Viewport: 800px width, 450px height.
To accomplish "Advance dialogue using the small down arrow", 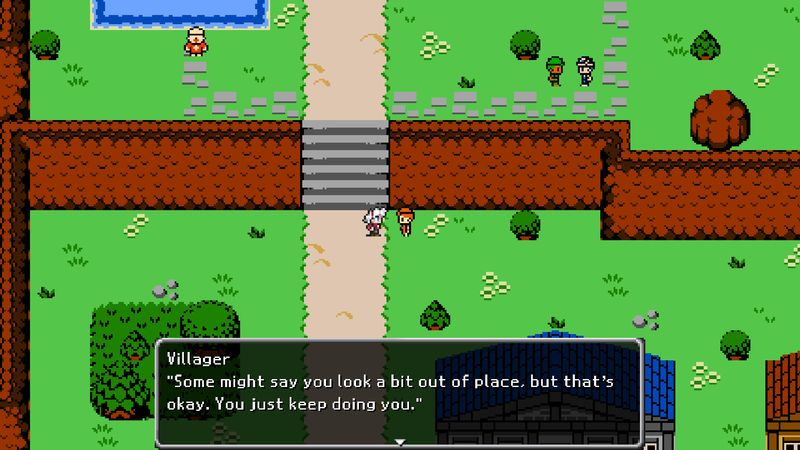I will [399, 440].
